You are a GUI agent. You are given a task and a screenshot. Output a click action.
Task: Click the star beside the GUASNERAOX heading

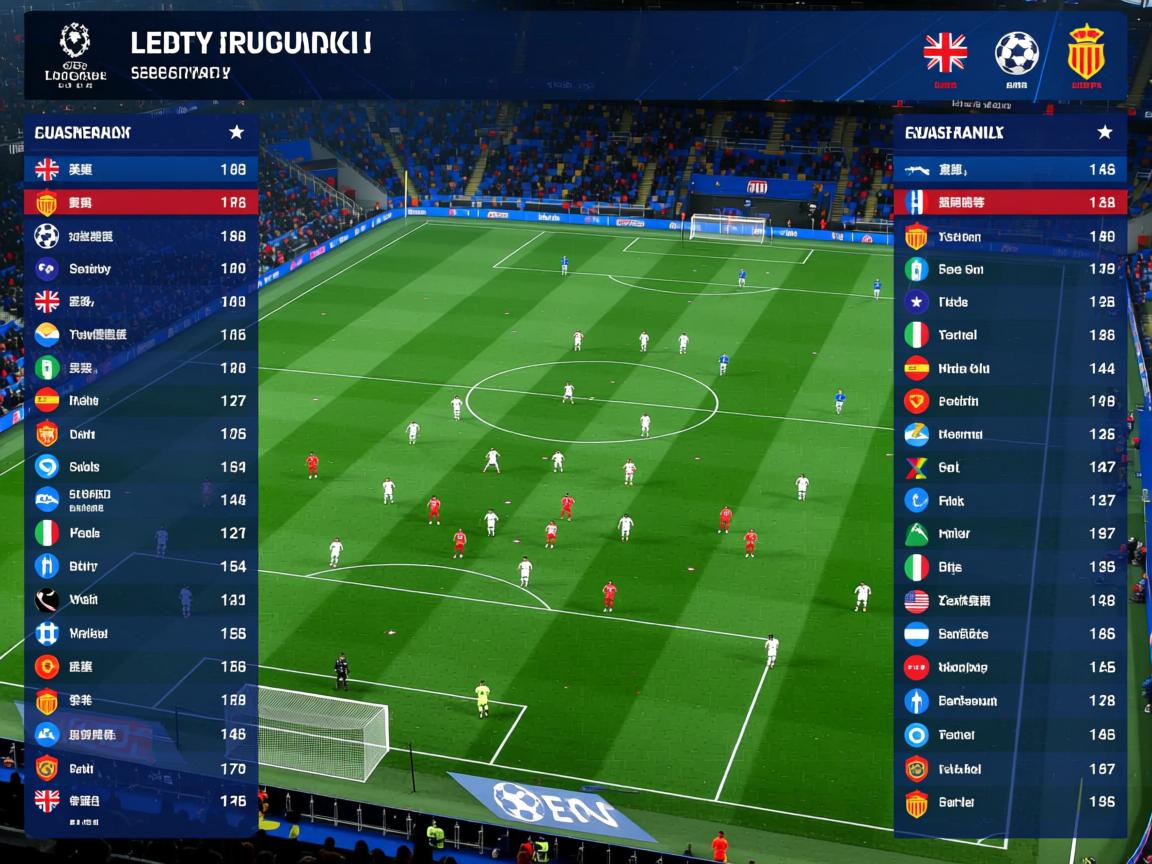(x=236, y=132)
